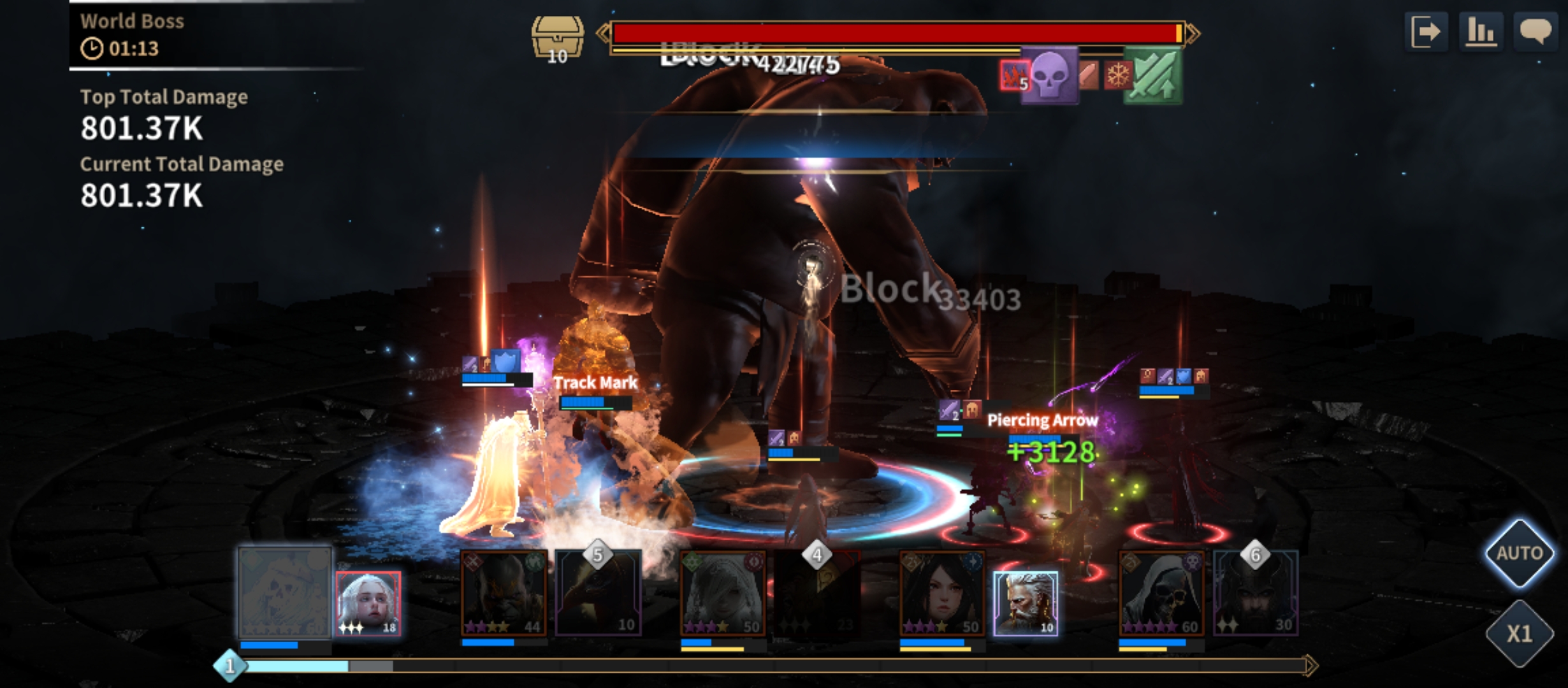Inspect the green sword attack-up buff
1568x688 pixels.
tap(1153, 75)
